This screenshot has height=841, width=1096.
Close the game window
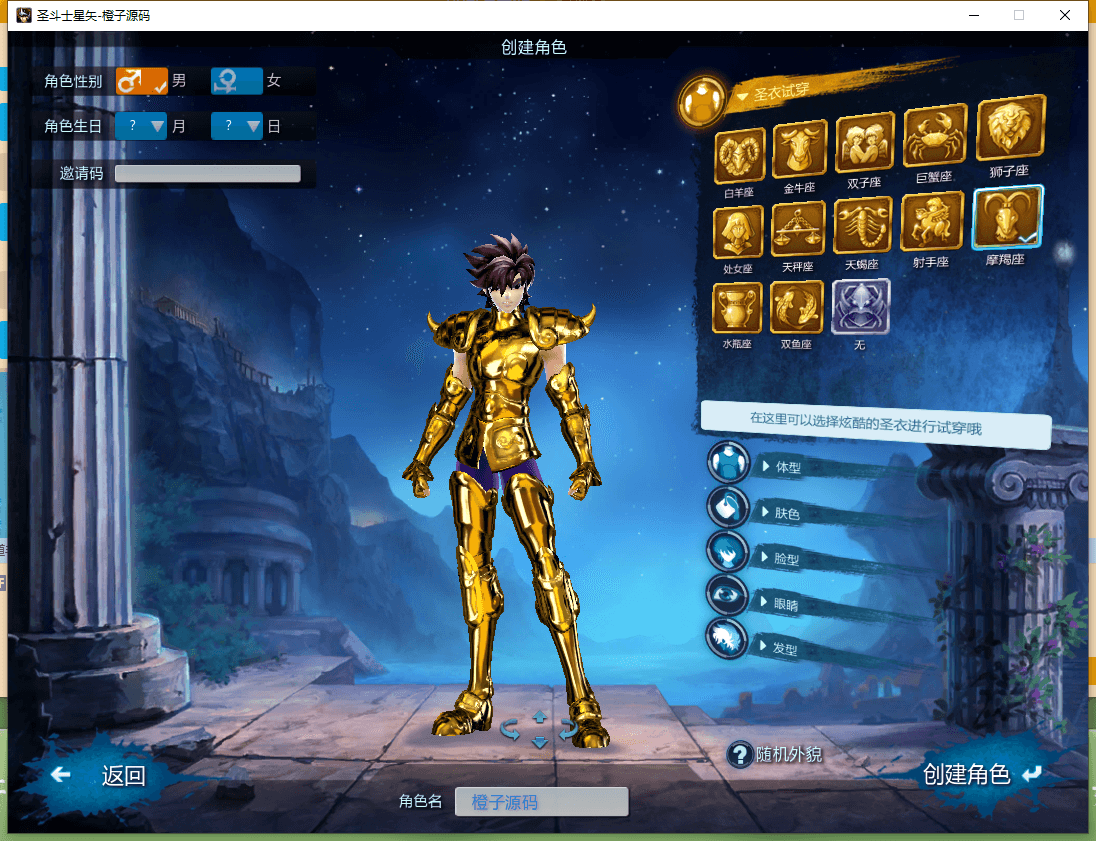click(x=1064, y=15)
